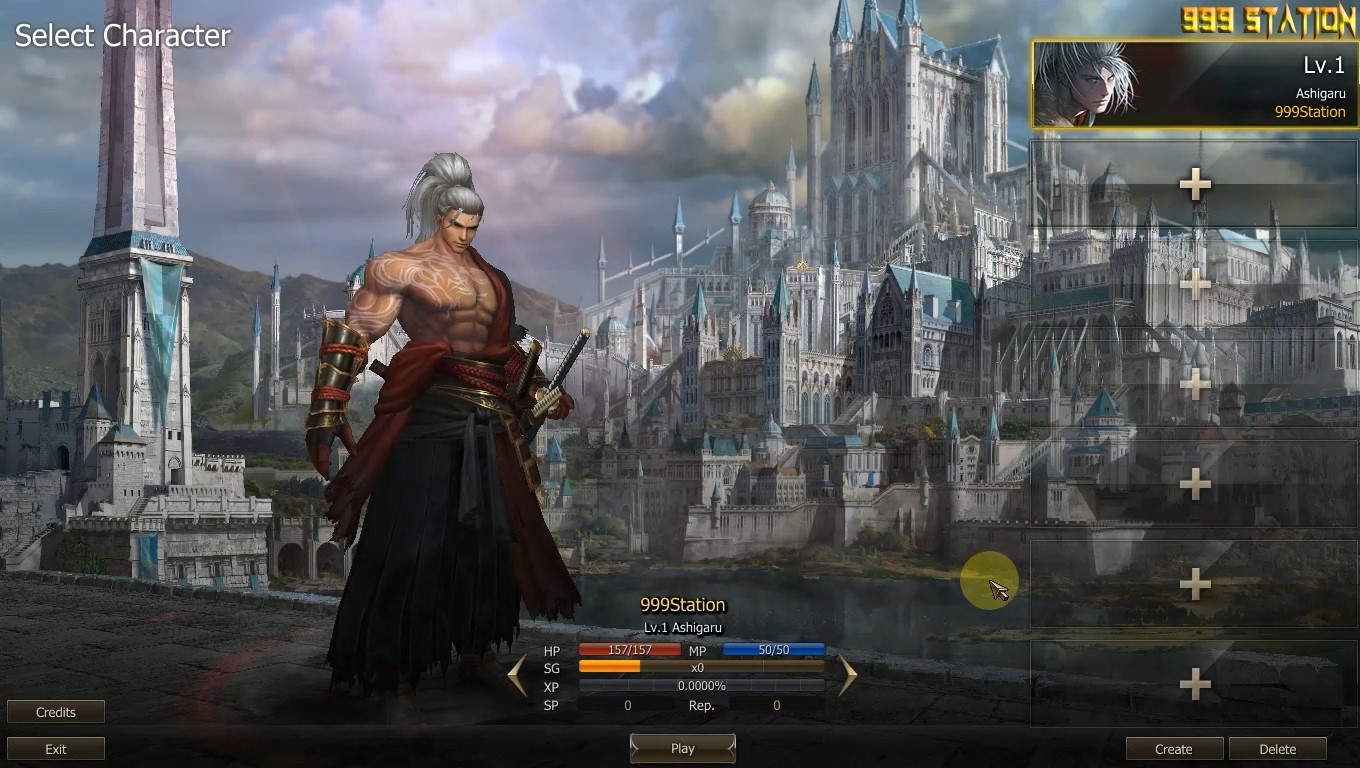
Task: Open the Credits screen
Action: 56,712
